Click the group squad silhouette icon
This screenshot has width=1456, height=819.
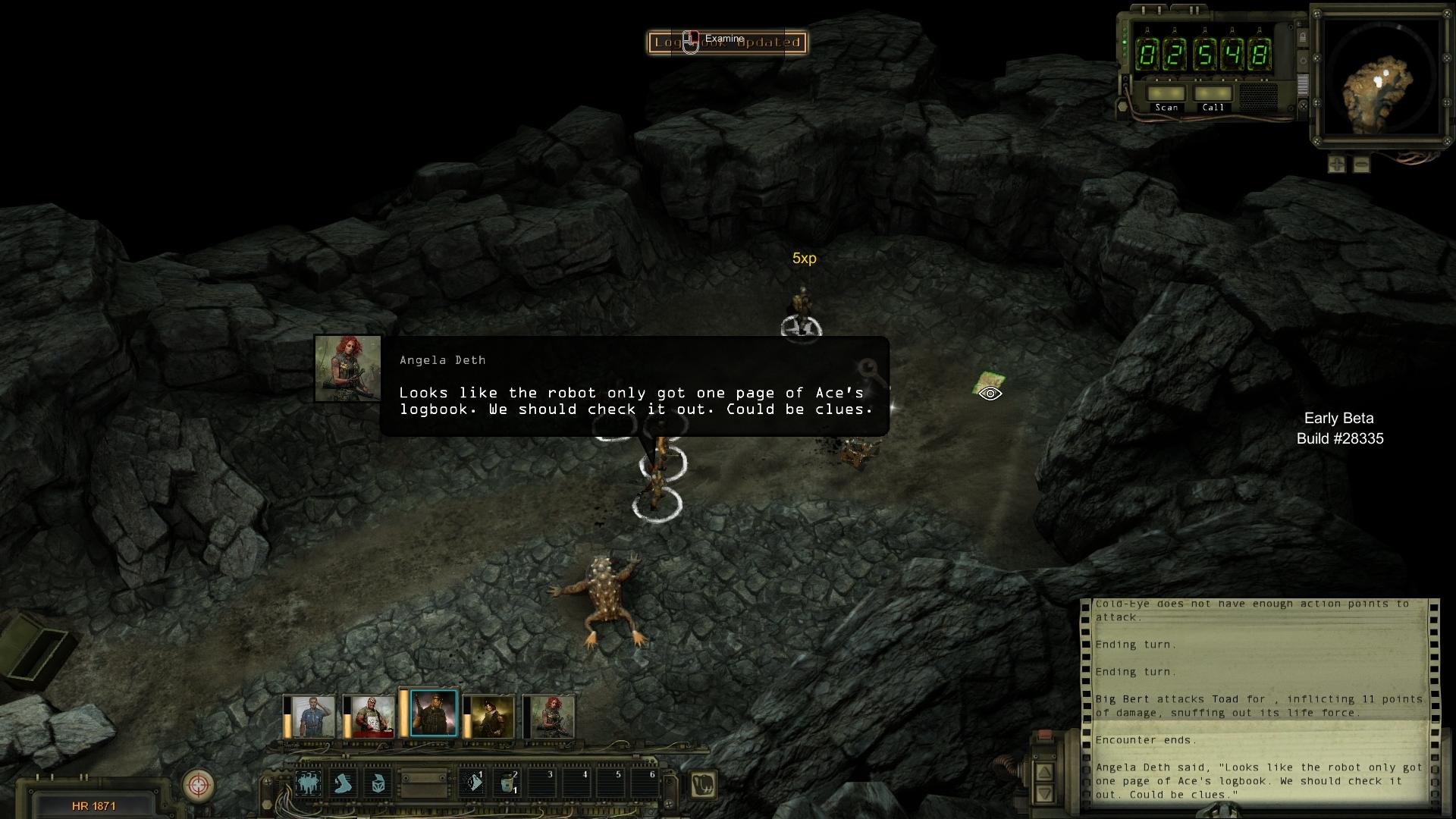click(x=308, y=783)
